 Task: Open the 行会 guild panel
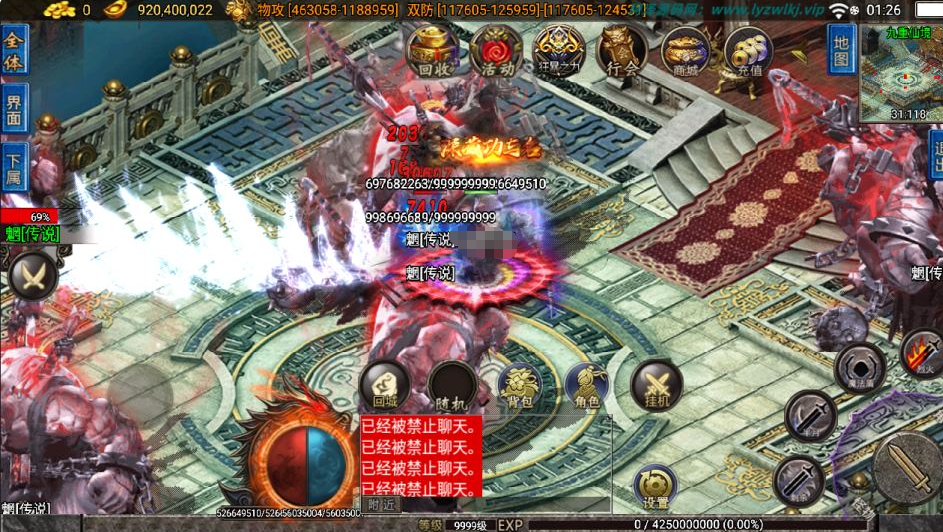[x=622, y=51]
